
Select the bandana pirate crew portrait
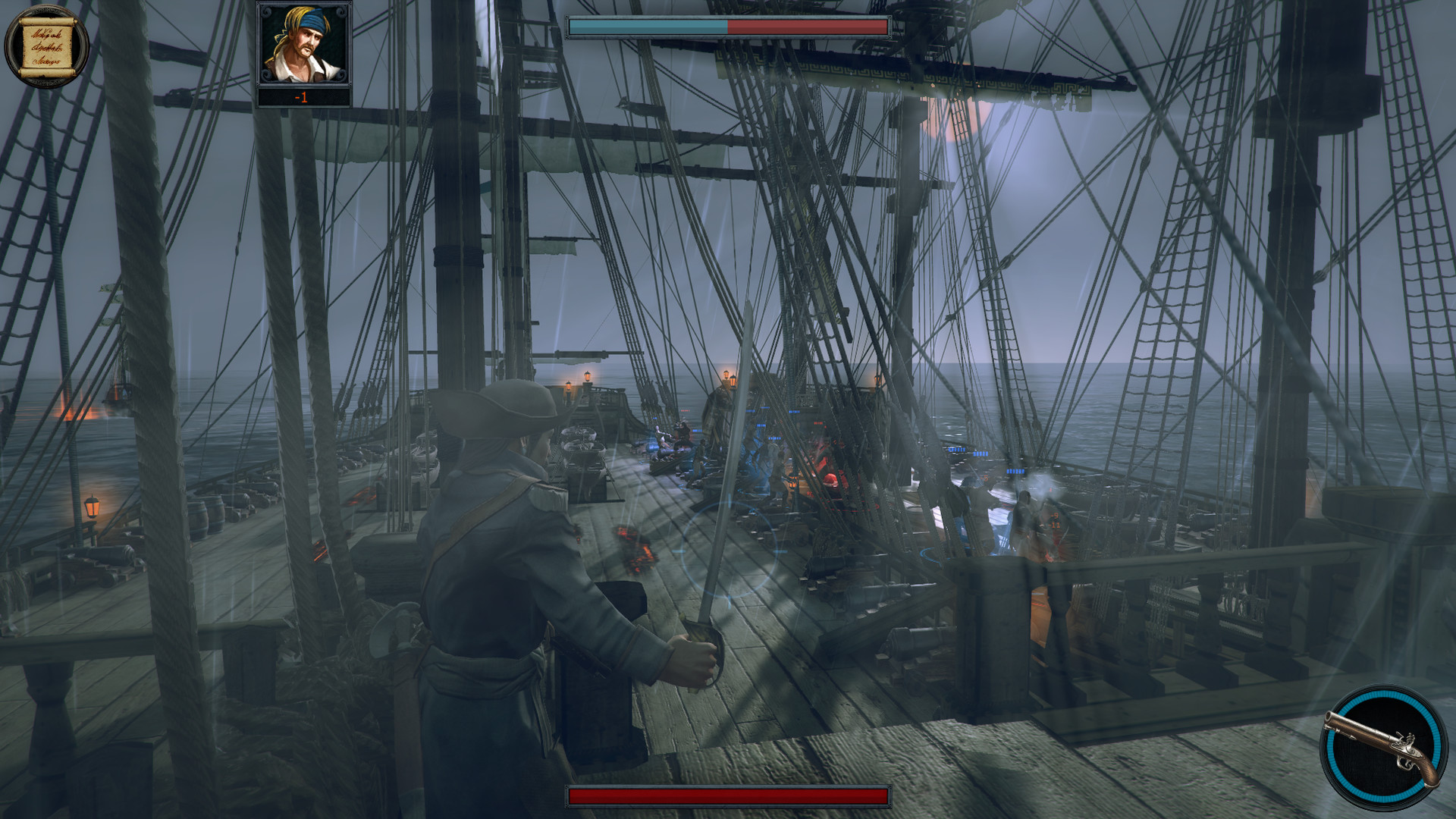pos(303,45)
